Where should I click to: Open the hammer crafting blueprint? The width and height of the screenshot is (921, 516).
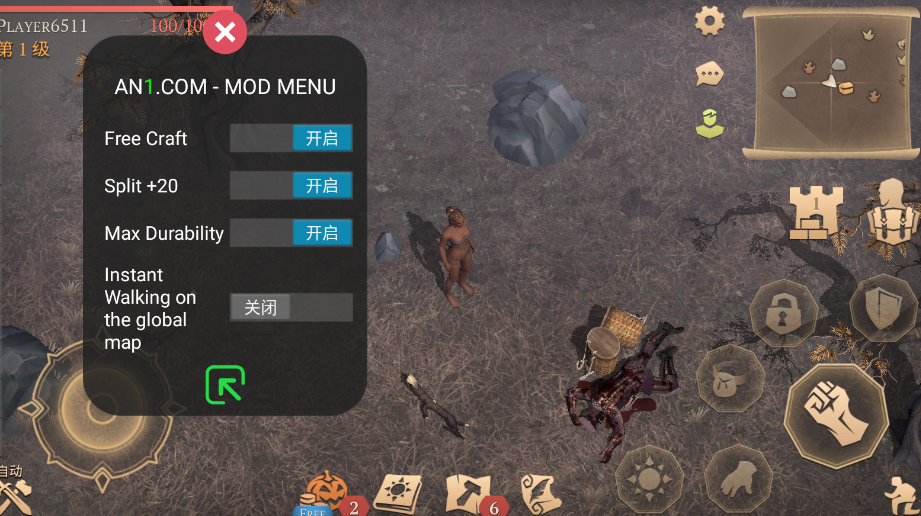coord(467,492)
